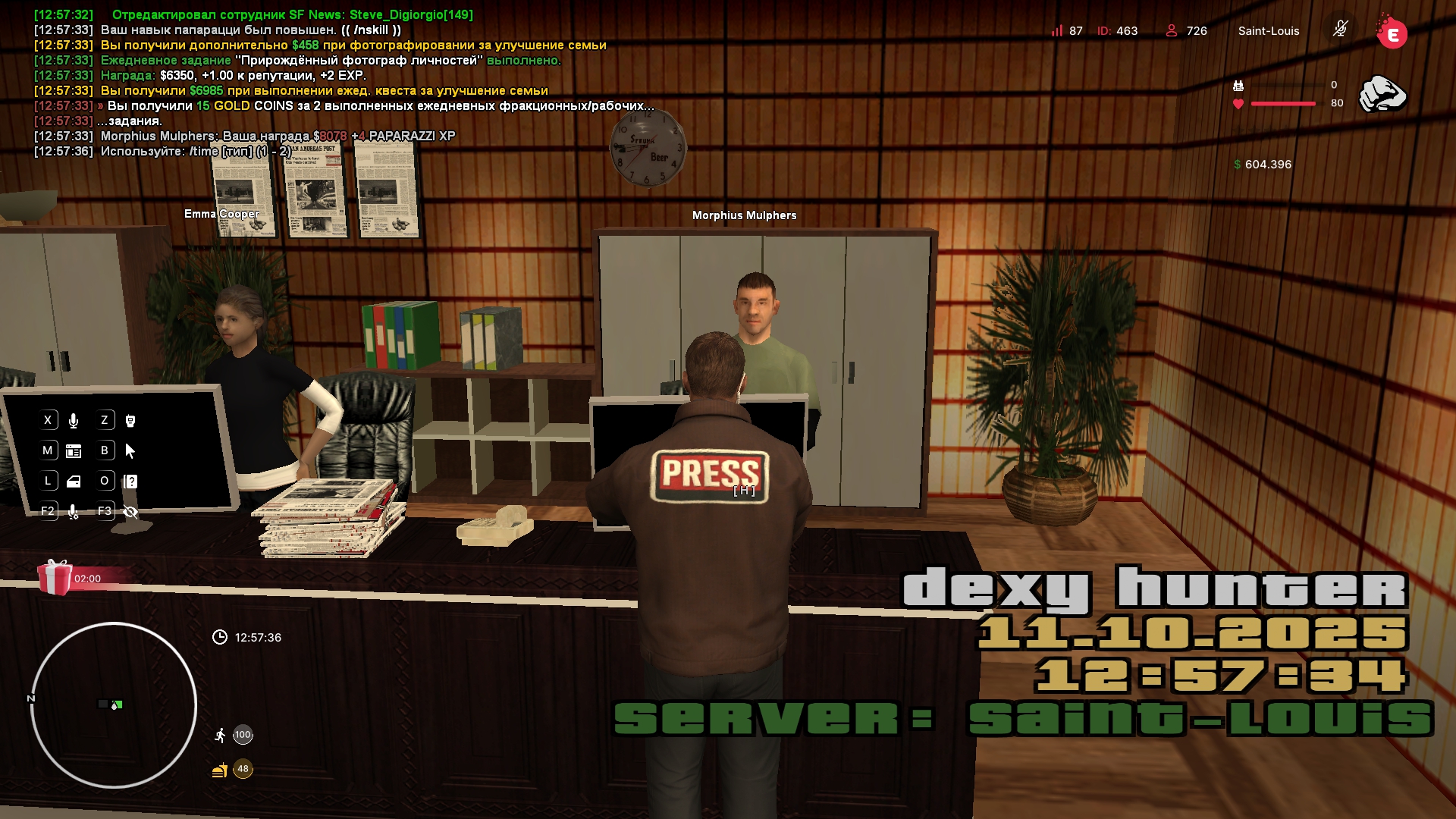Click the red E server logo

[x=1392, y=33]
